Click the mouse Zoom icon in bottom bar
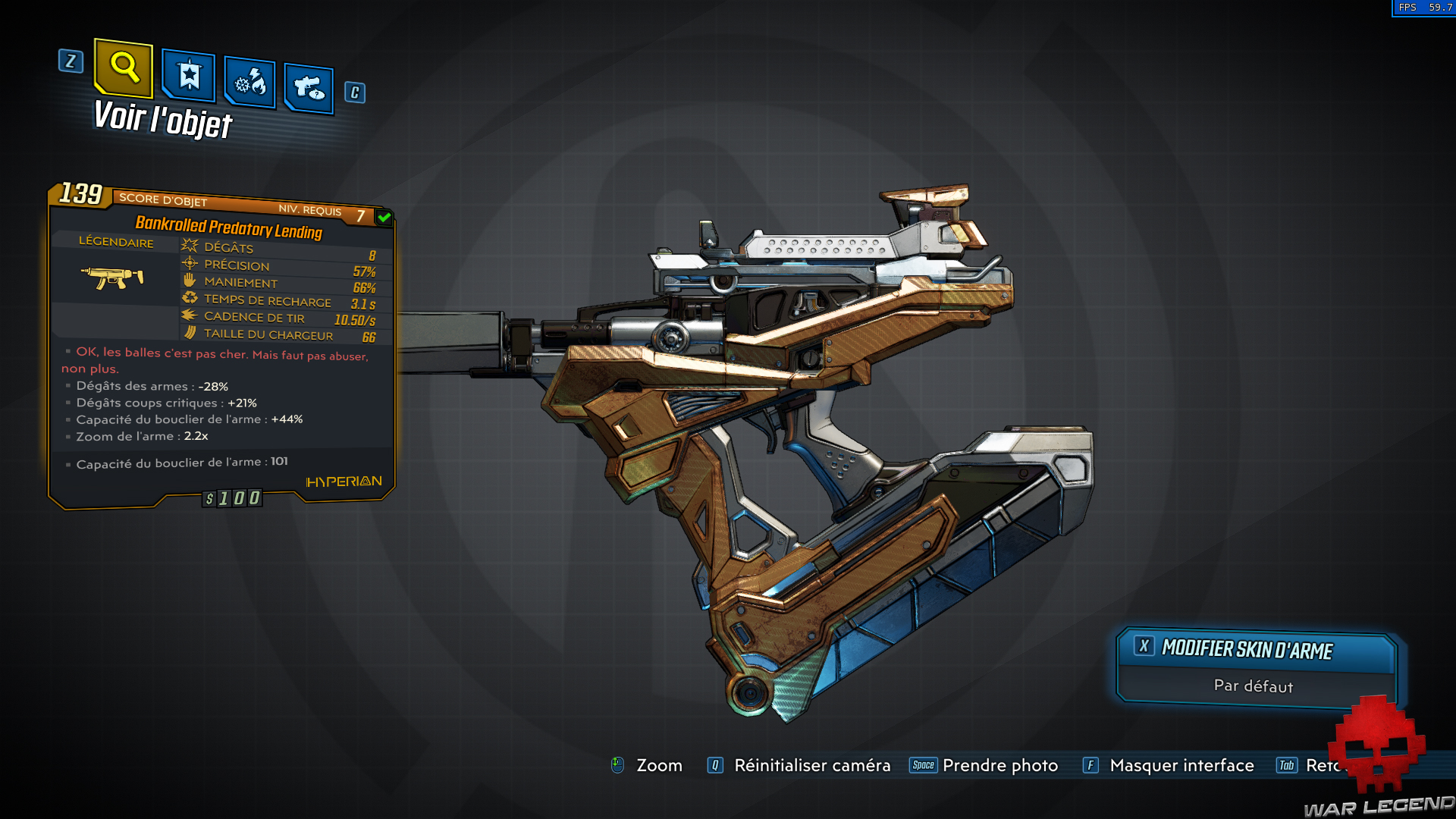The height and width of the screenshot is (819, 1456). click(618, 765)
